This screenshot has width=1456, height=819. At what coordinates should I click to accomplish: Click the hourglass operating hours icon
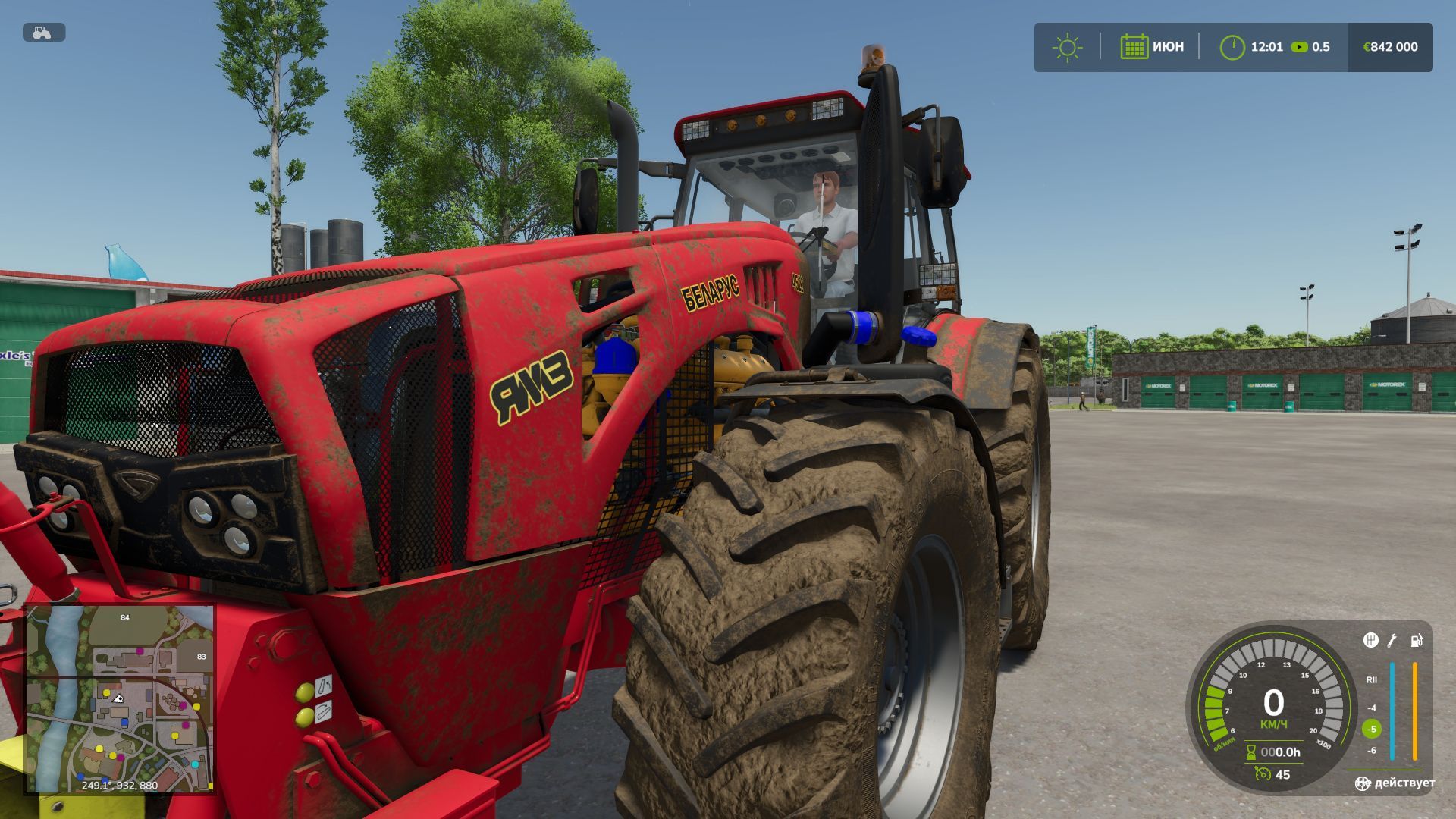1251,751
